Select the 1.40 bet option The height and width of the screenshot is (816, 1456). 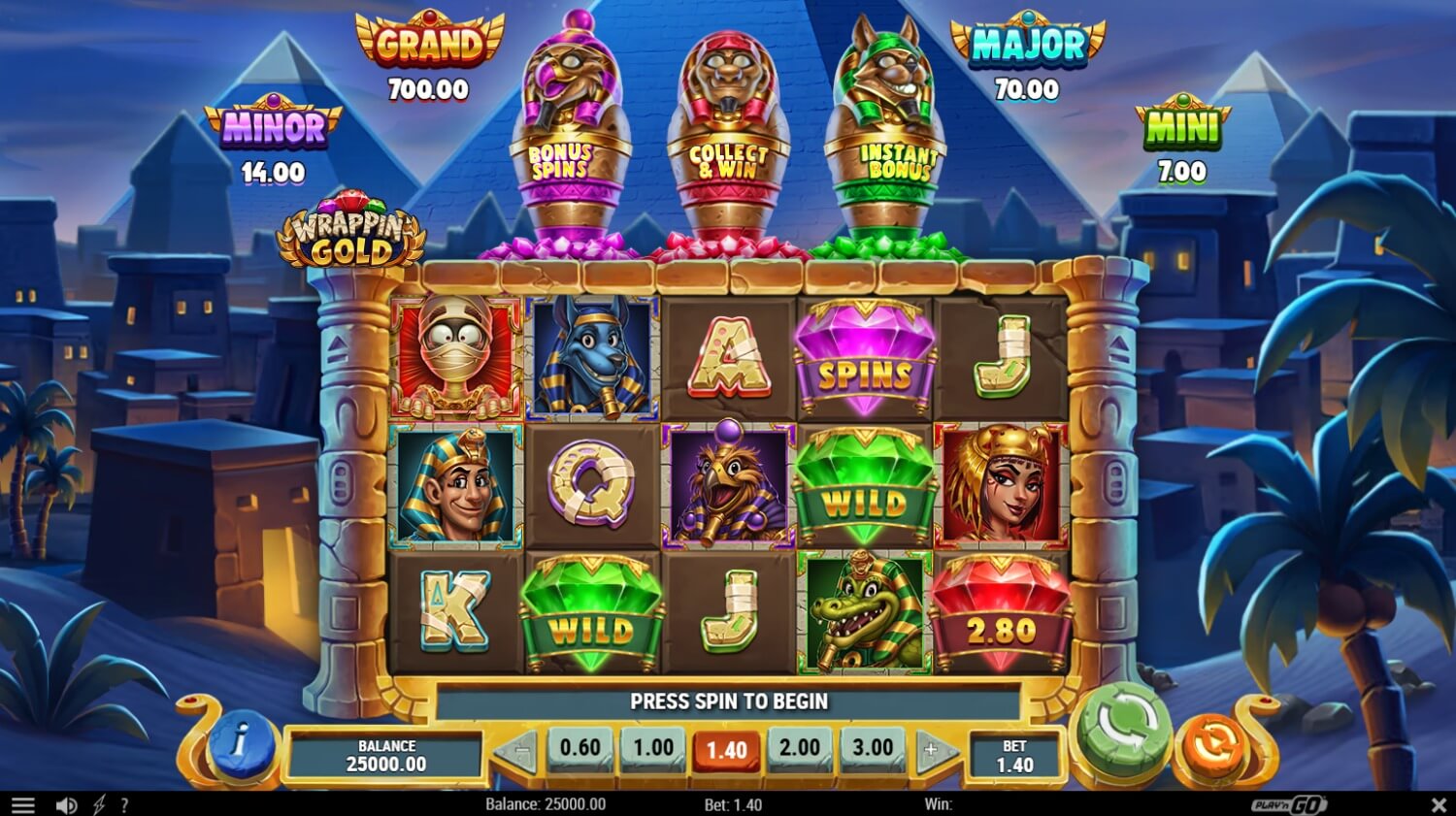click(726, 748)
